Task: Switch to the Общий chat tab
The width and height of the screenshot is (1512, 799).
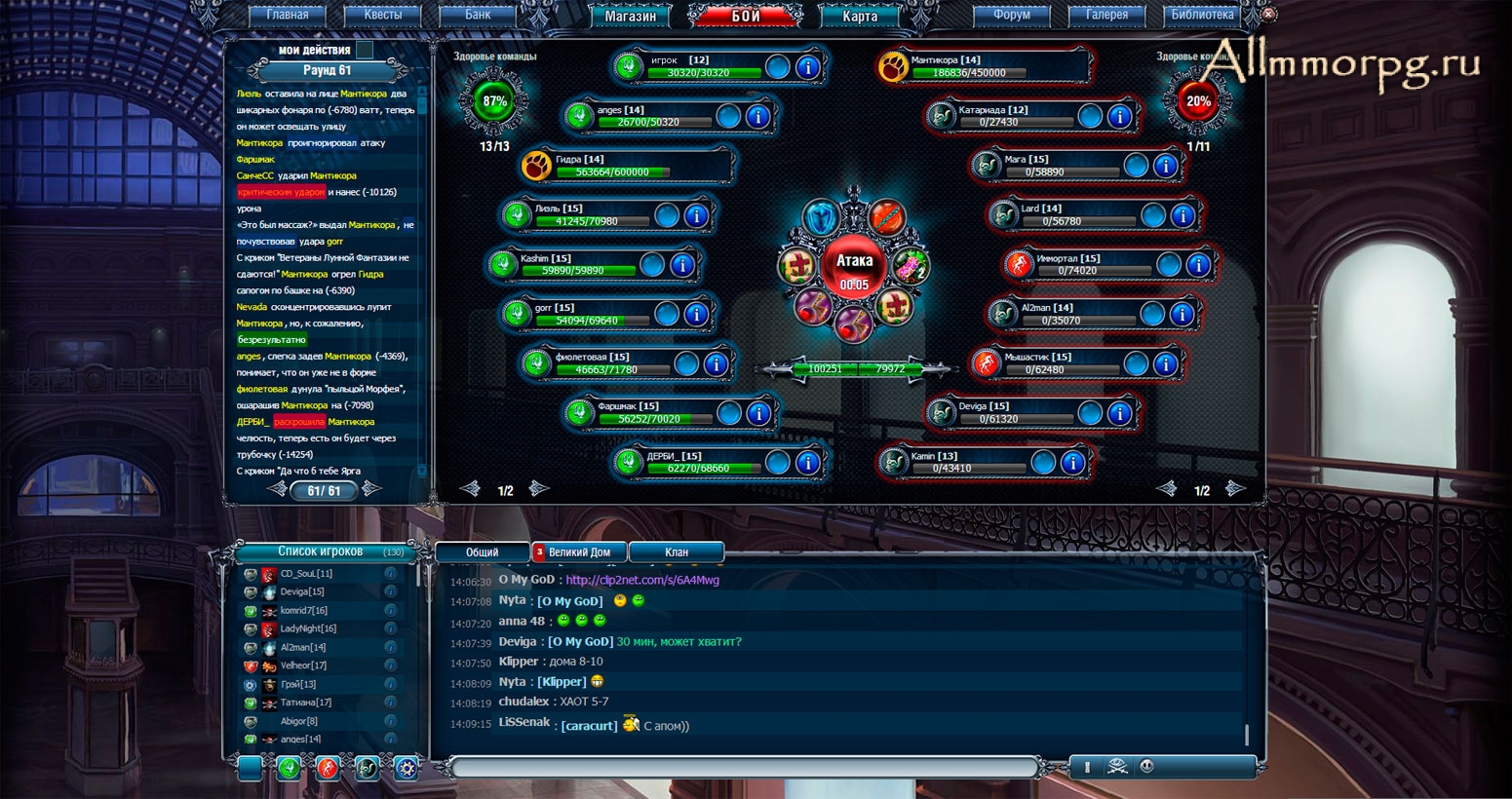Action: [482, 552]
